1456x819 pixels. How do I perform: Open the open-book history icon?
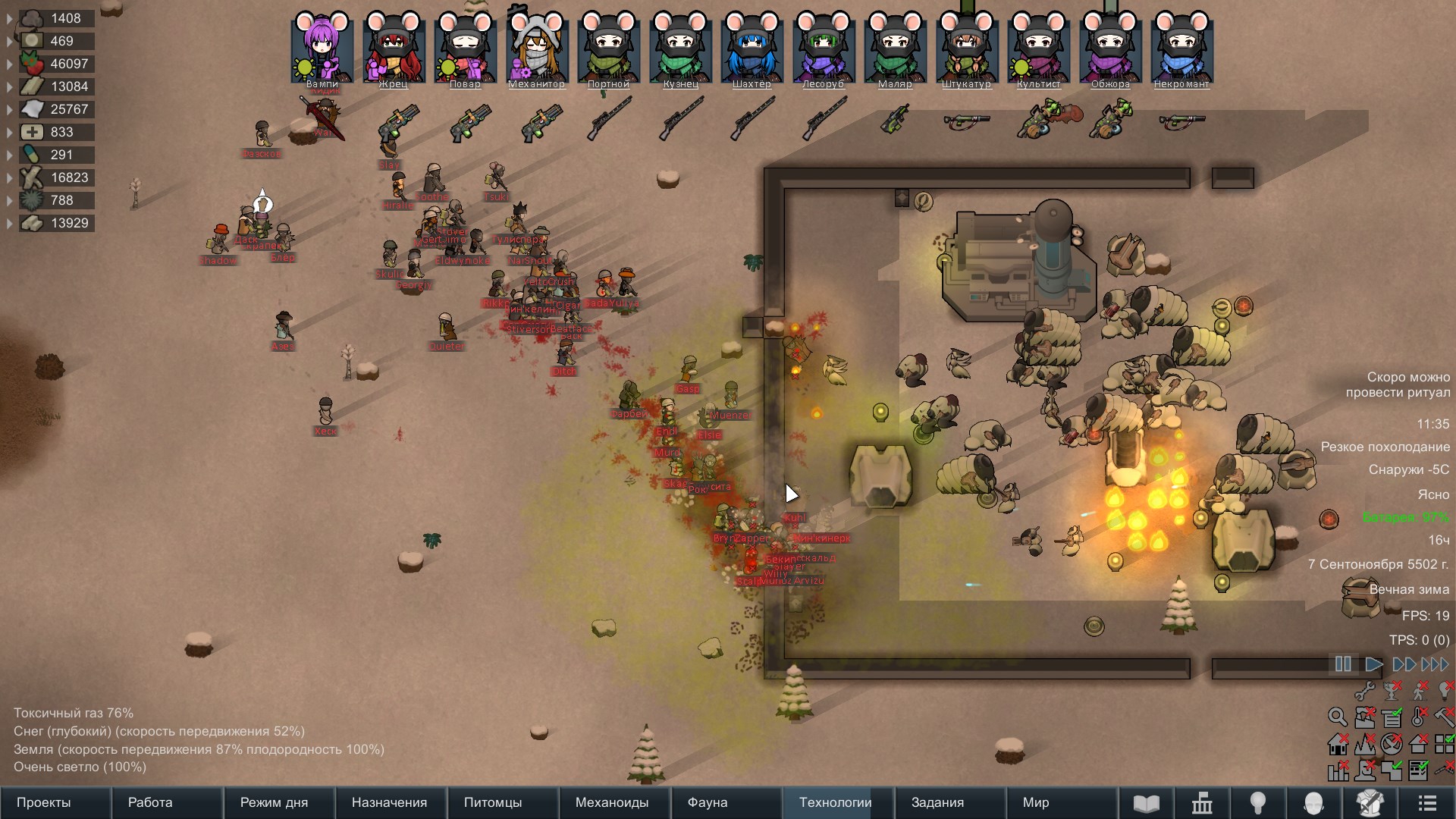coord(1146,803)
